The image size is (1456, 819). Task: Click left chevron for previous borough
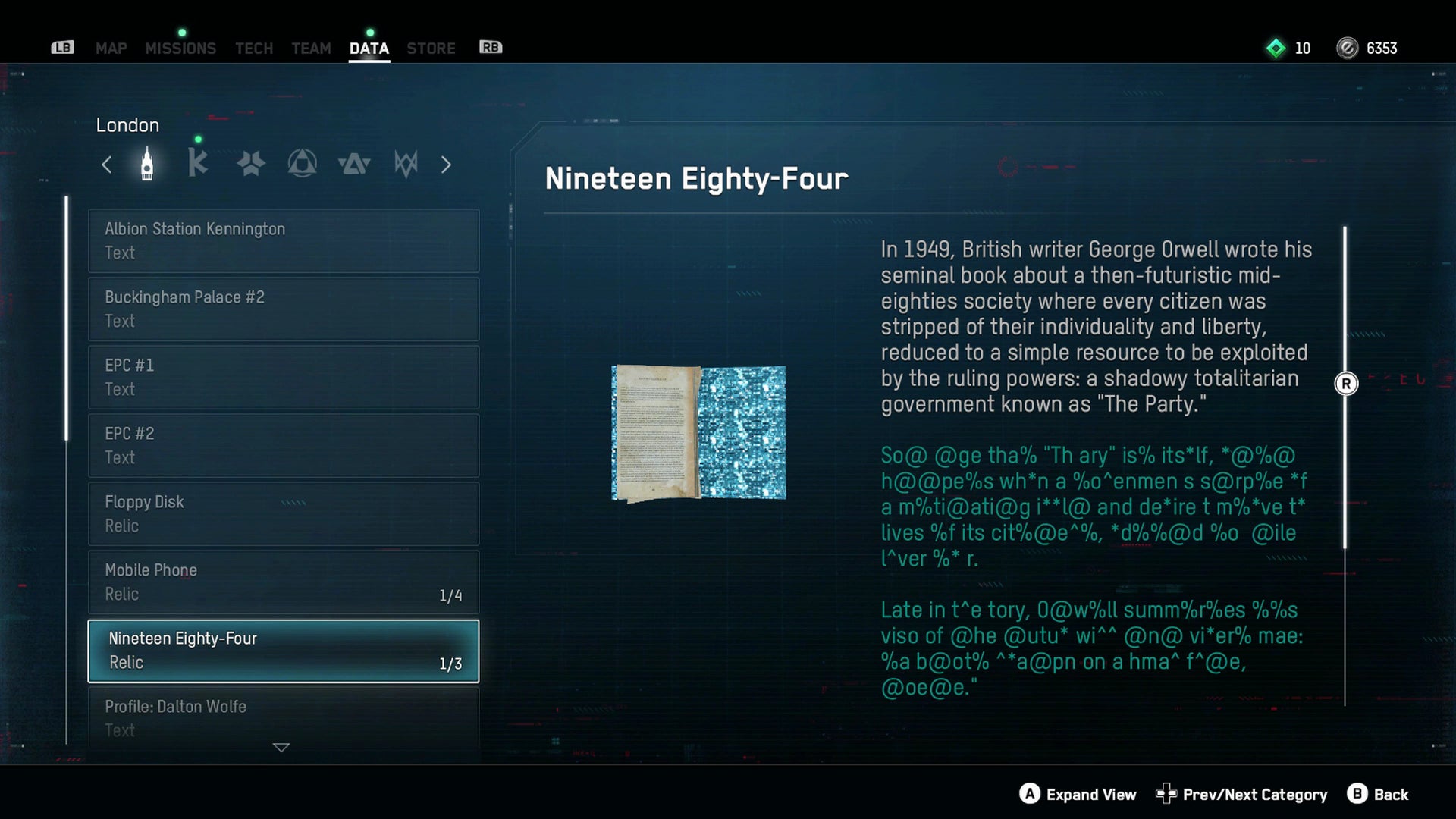[107, 164]
